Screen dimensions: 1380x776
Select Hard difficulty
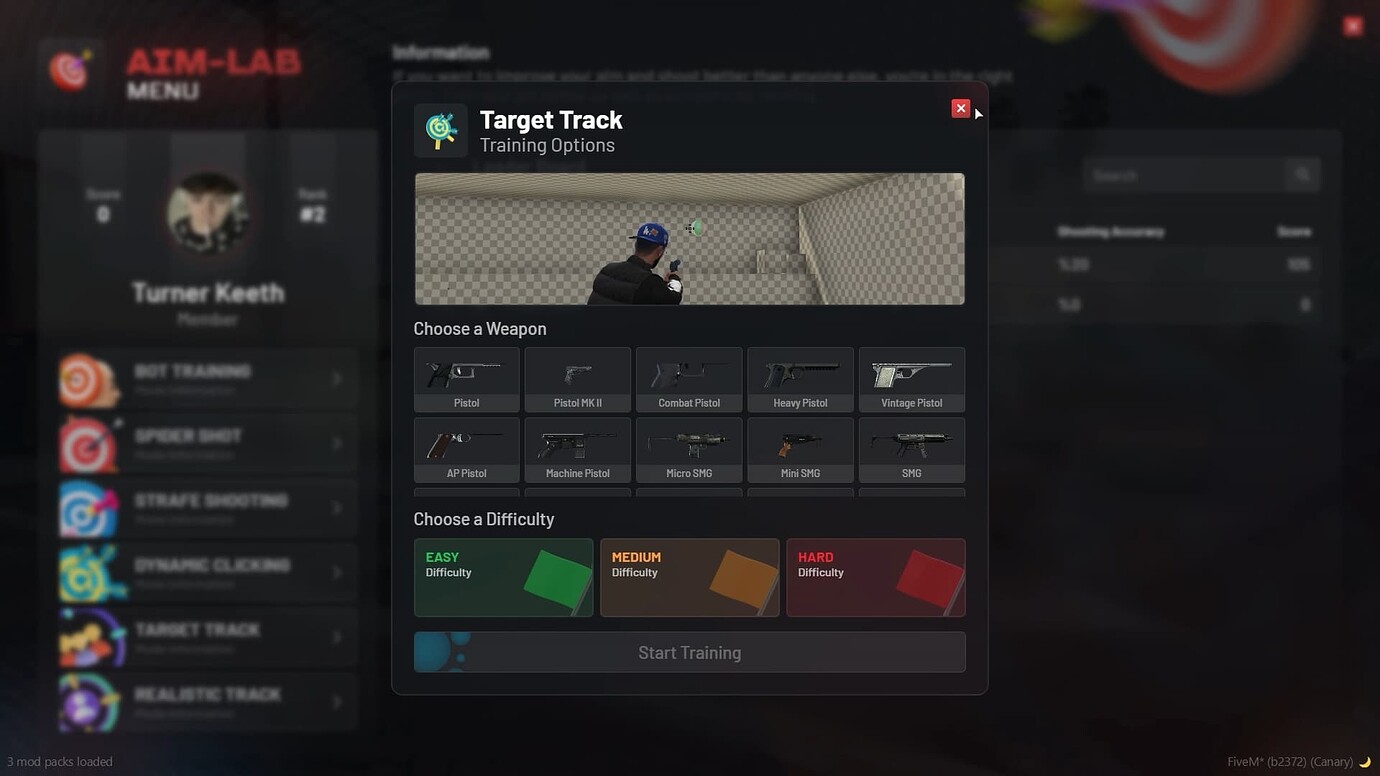point(875,577)
